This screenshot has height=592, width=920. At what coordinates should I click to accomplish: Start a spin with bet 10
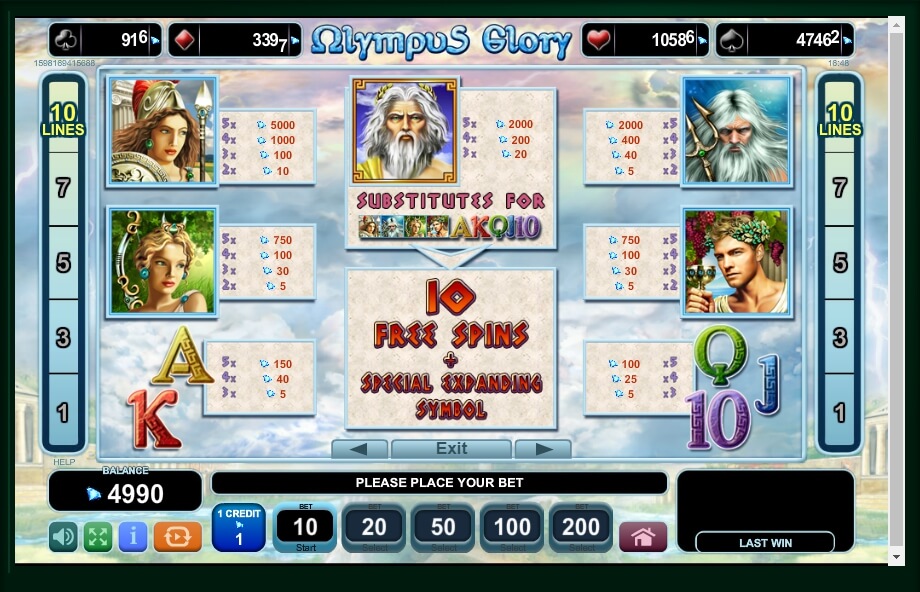point(305,528)
